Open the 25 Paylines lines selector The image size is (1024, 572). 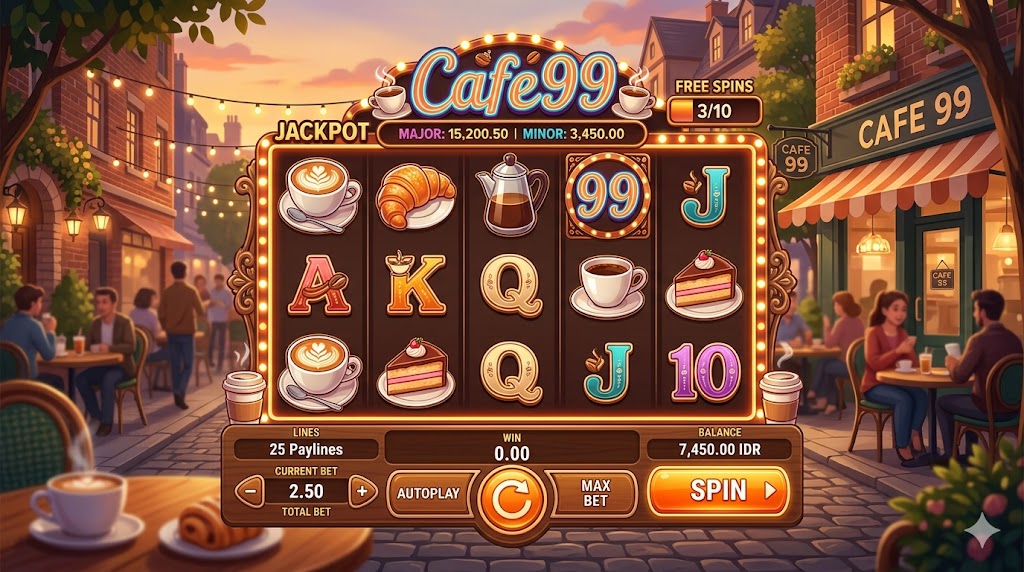[x=306, y=450]
